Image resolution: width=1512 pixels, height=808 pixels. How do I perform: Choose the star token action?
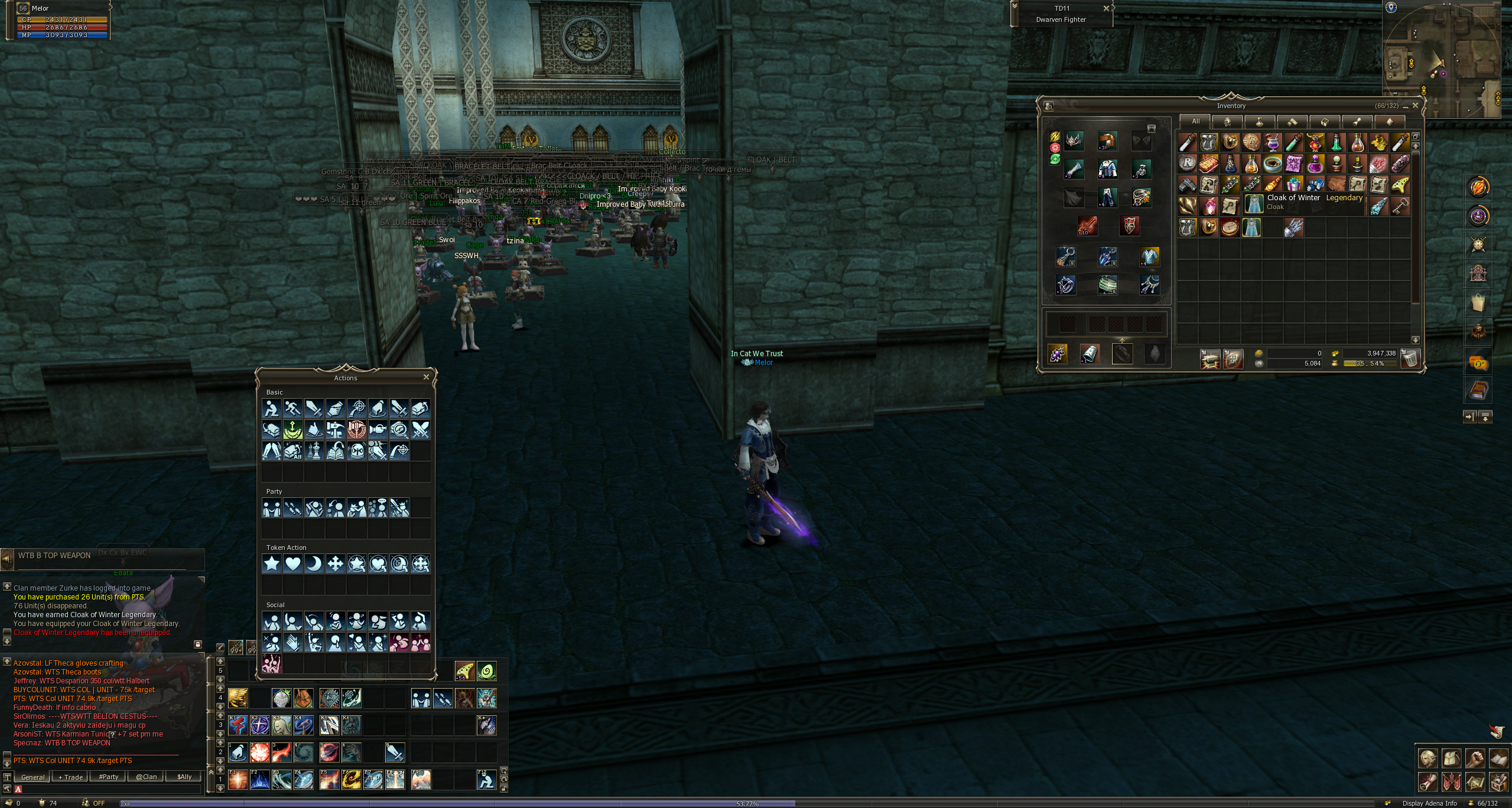(272, 563)
